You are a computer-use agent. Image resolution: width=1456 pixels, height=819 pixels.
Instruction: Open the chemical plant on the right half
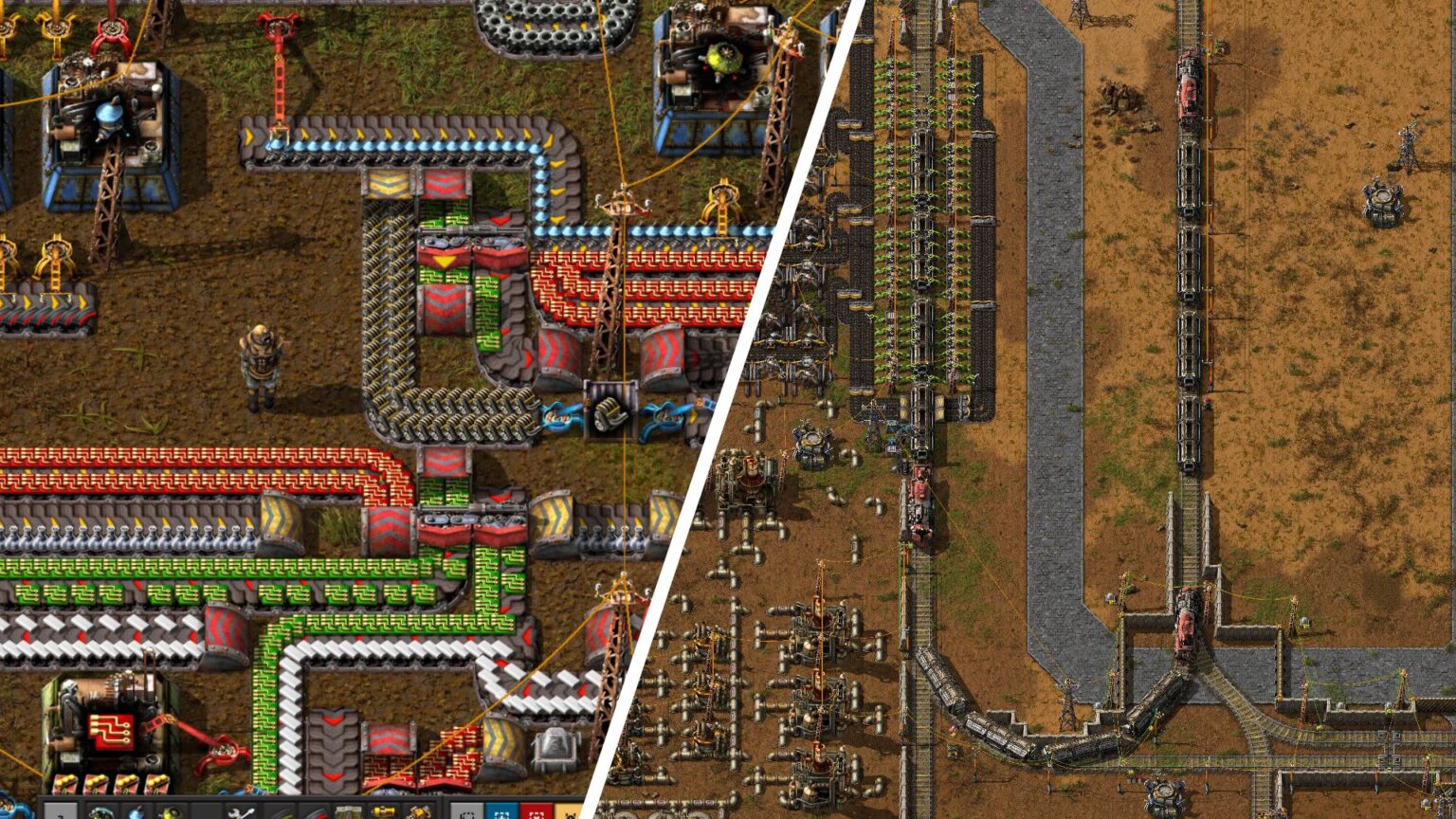(812, 439)
